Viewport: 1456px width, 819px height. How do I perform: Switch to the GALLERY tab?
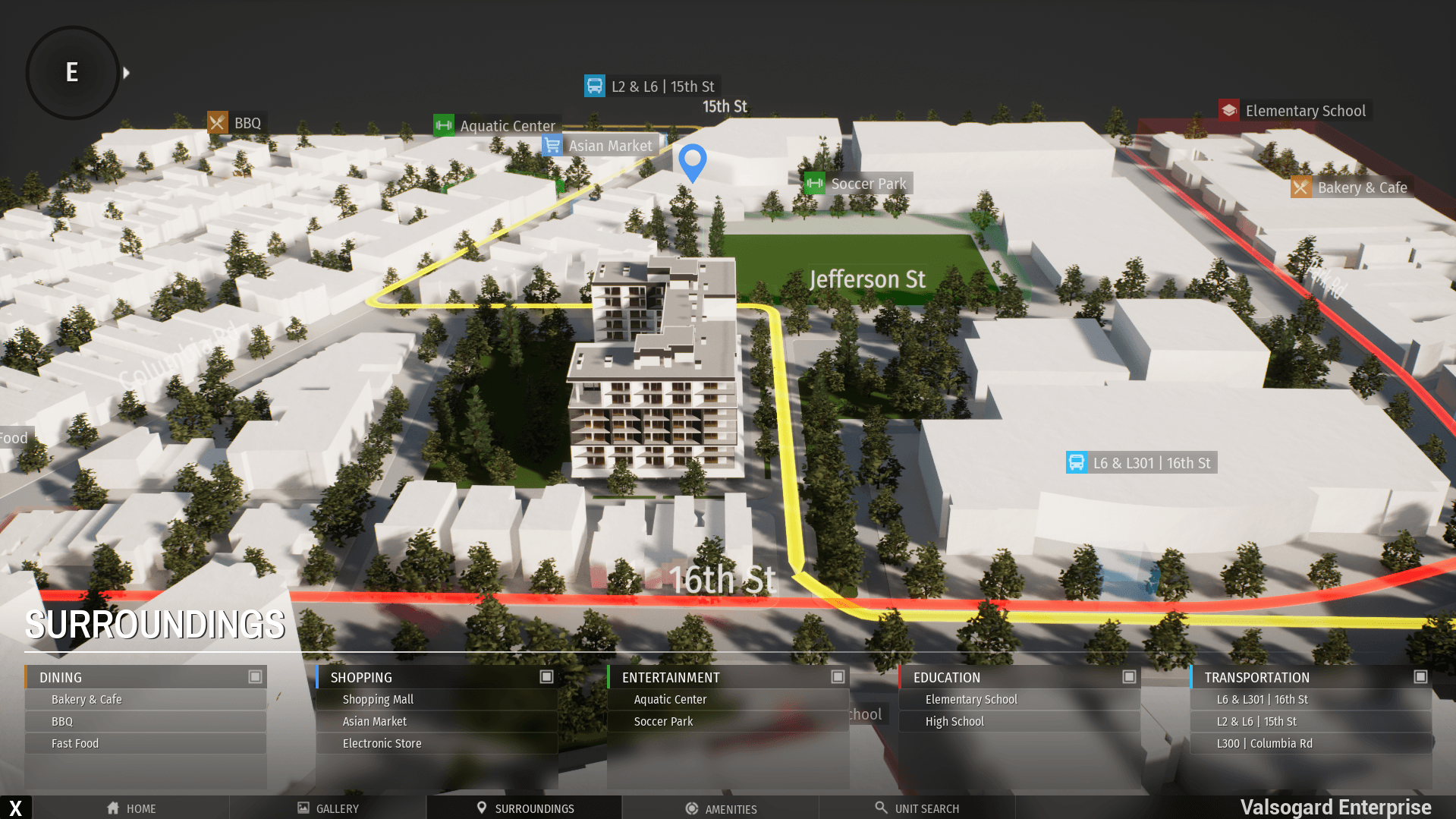pos(328,808)
